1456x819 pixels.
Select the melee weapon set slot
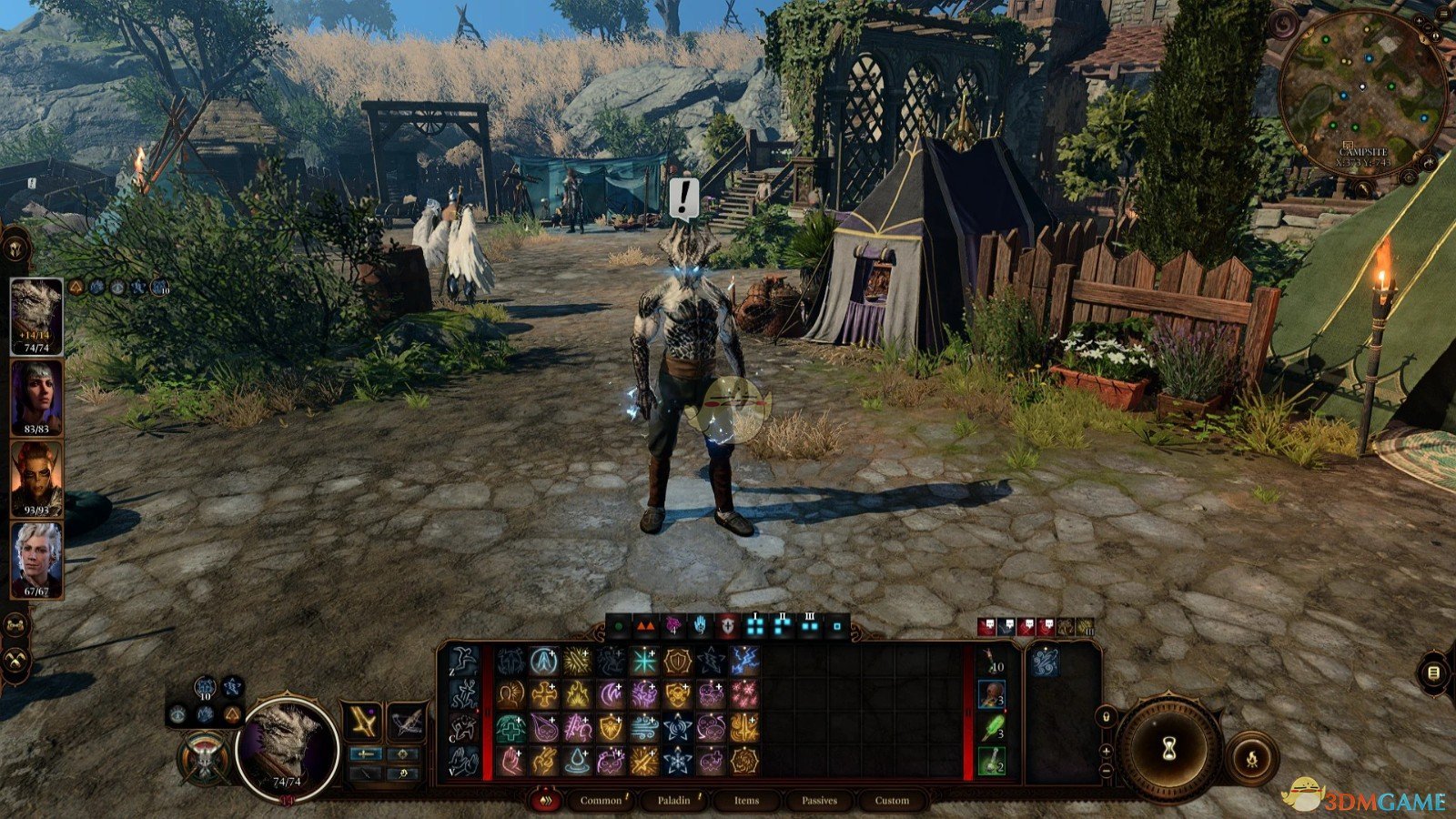(x=362, y=722)
